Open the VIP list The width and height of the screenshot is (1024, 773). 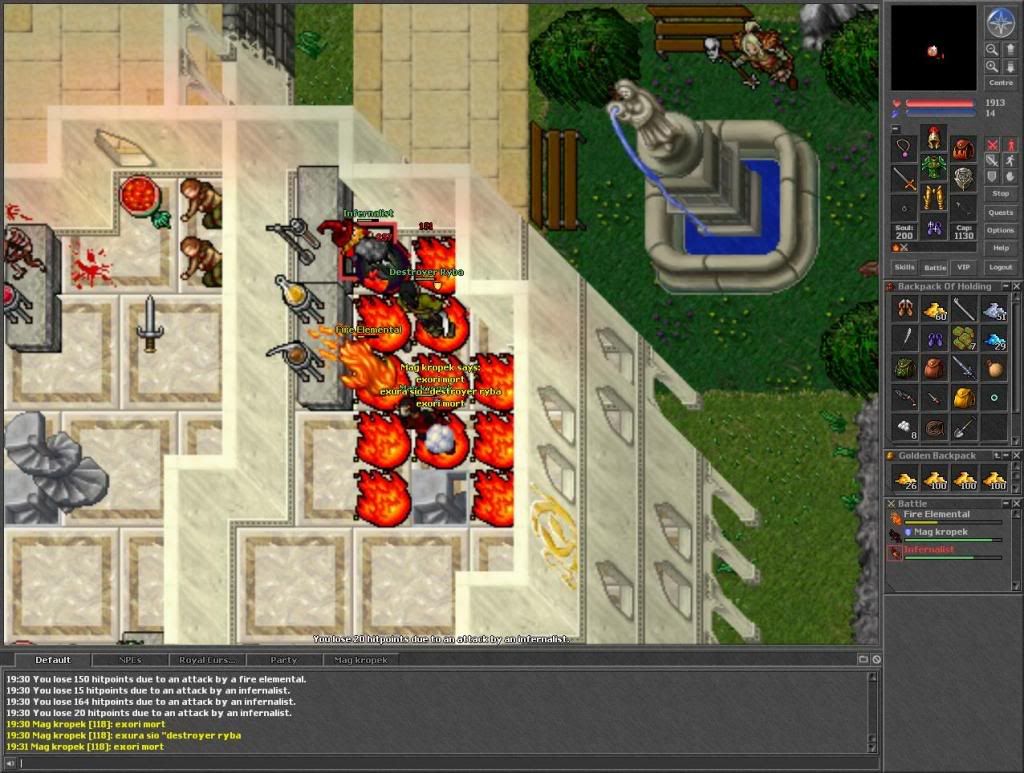(x=964, y=268)
